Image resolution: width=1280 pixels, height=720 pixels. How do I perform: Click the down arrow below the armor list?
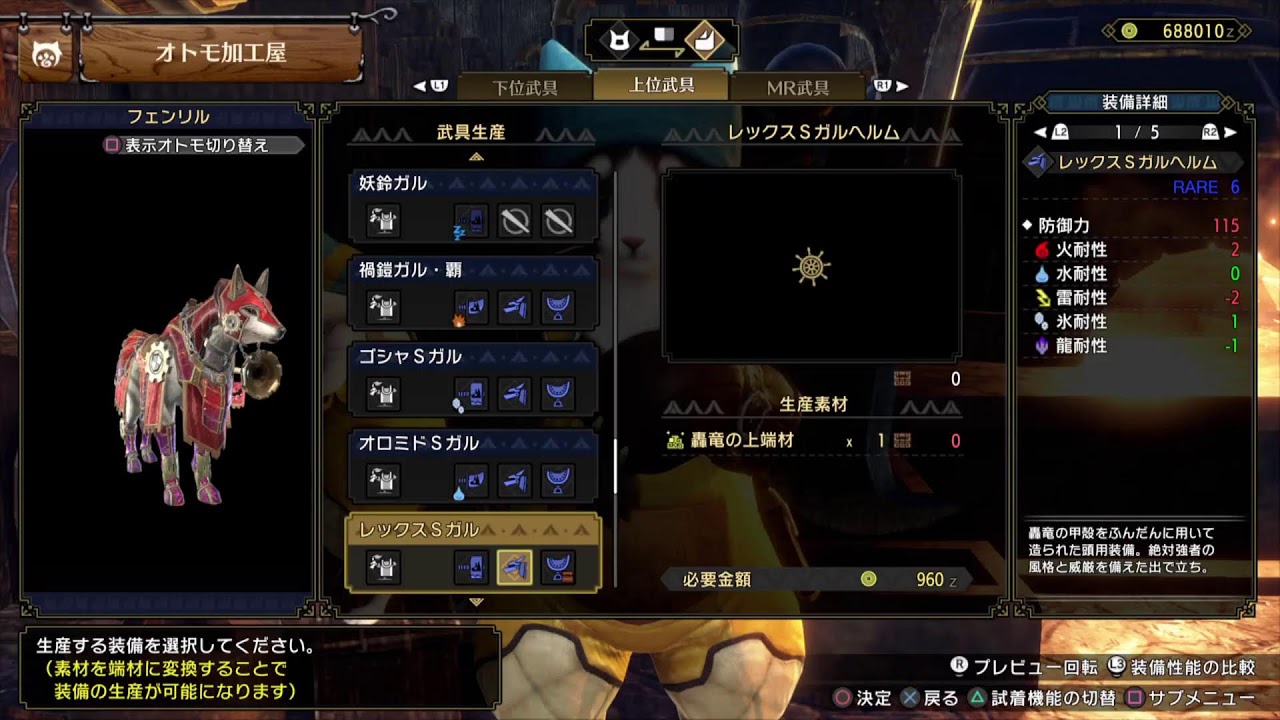(x=476, y=602)
